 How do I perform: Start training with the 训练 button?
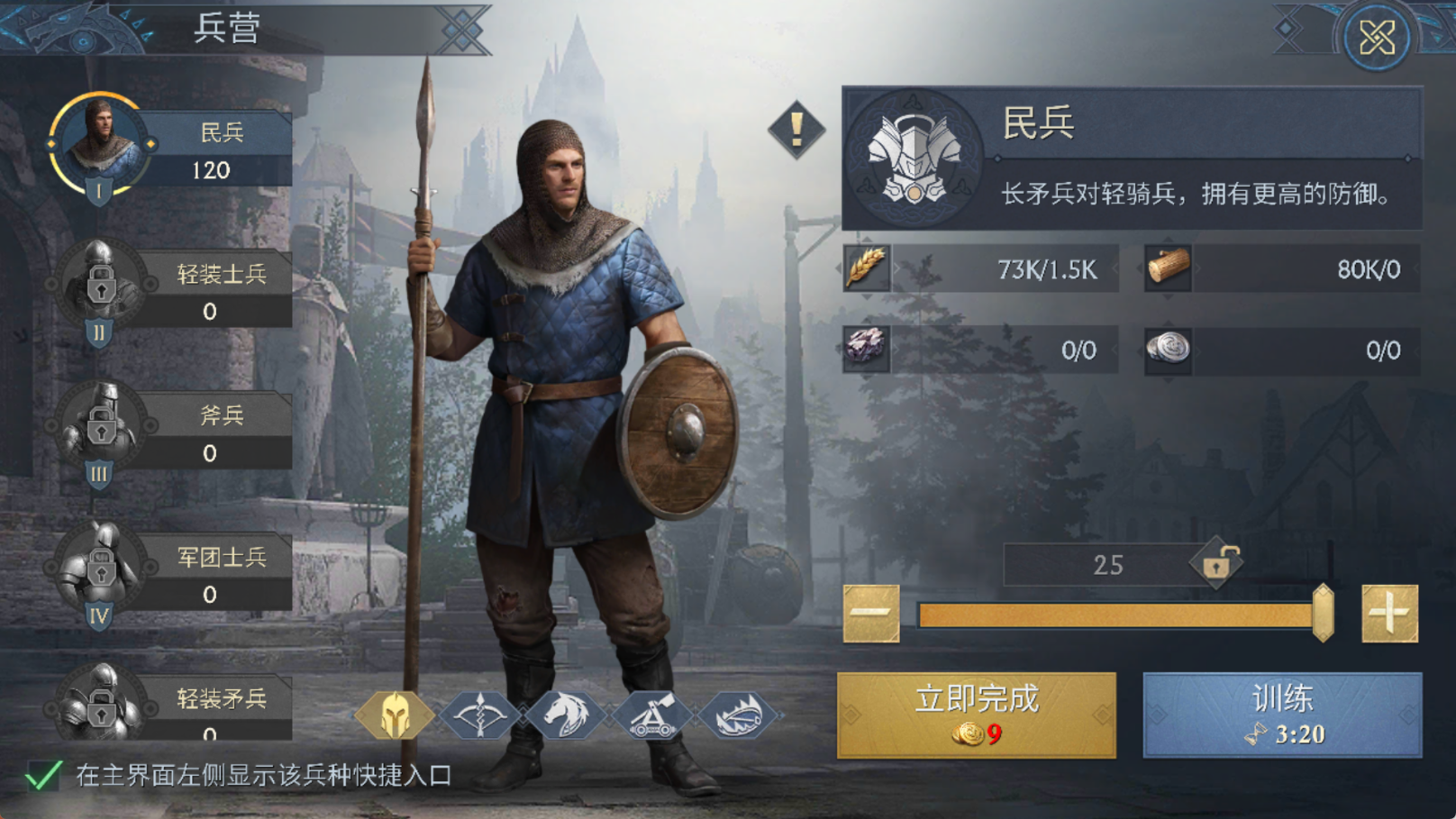click(x=1282, y=714)
